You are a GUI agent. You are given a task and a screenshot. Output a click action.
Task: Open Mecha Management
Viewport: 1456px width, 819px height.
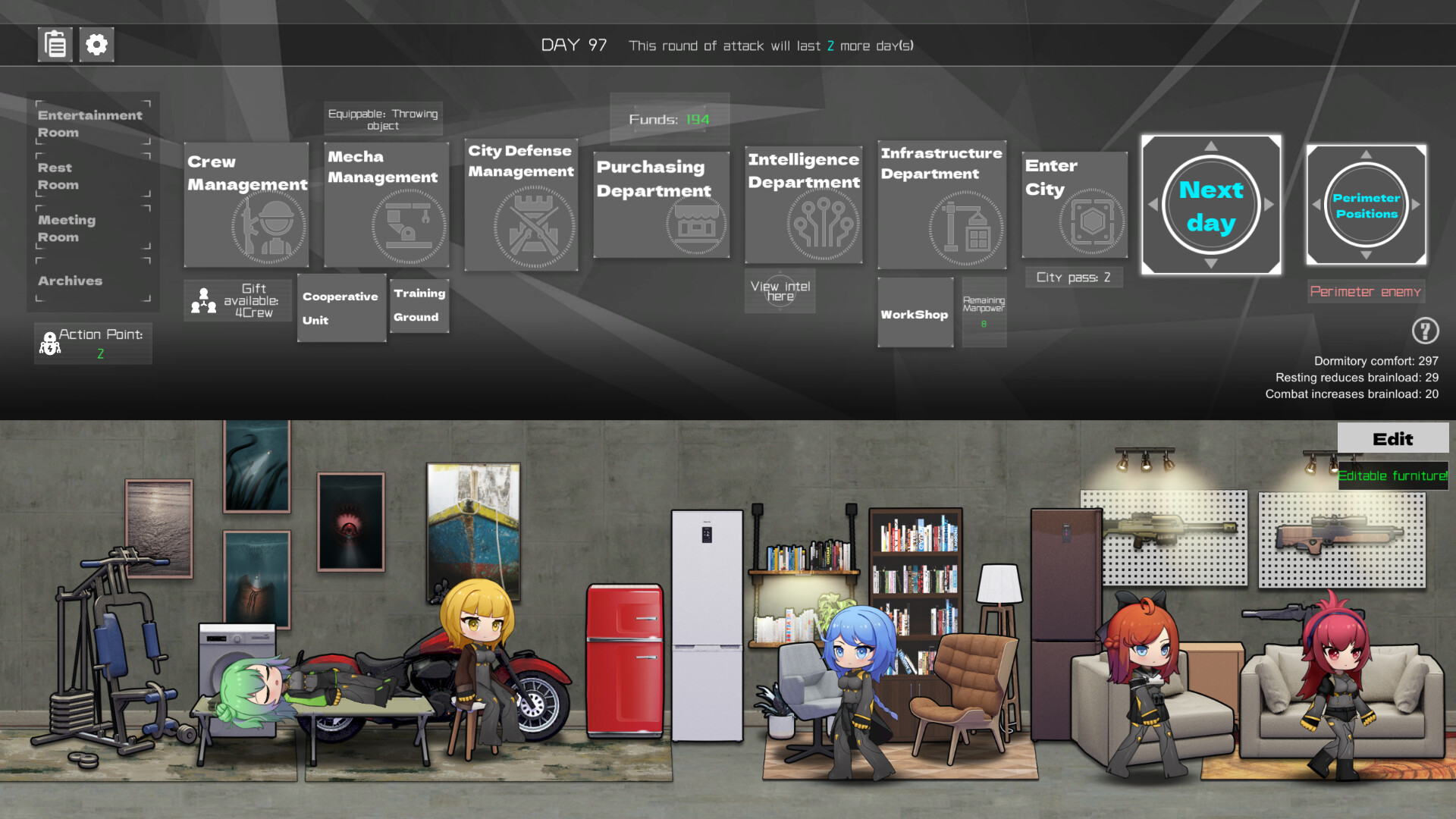pyautogui.click(x=386, y=205)
